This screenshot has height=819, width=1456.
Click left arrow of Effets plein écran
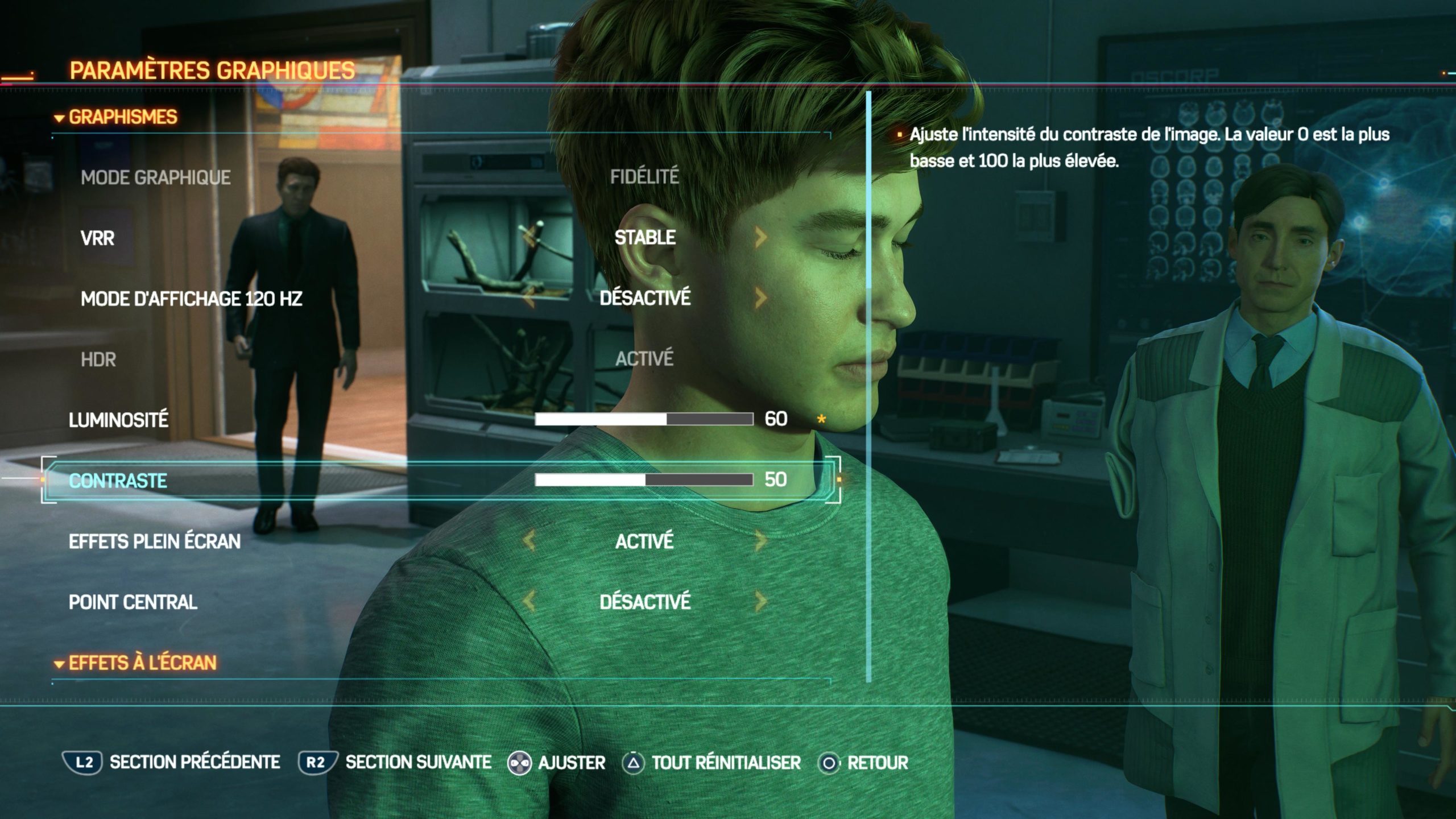pos(529,541)
